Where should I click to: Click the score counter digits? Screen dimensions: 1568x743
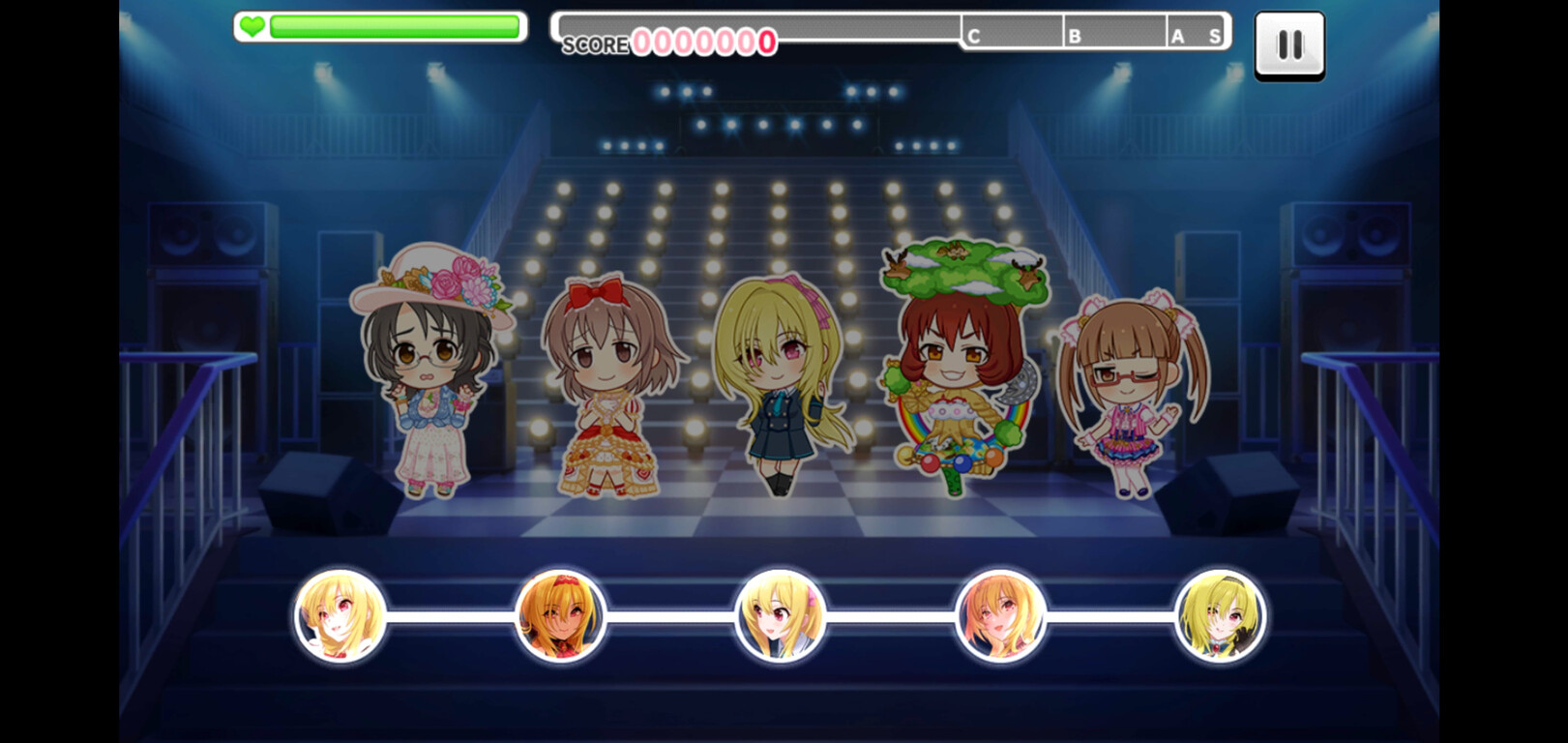pyautogui.click(x=701, y=43)
